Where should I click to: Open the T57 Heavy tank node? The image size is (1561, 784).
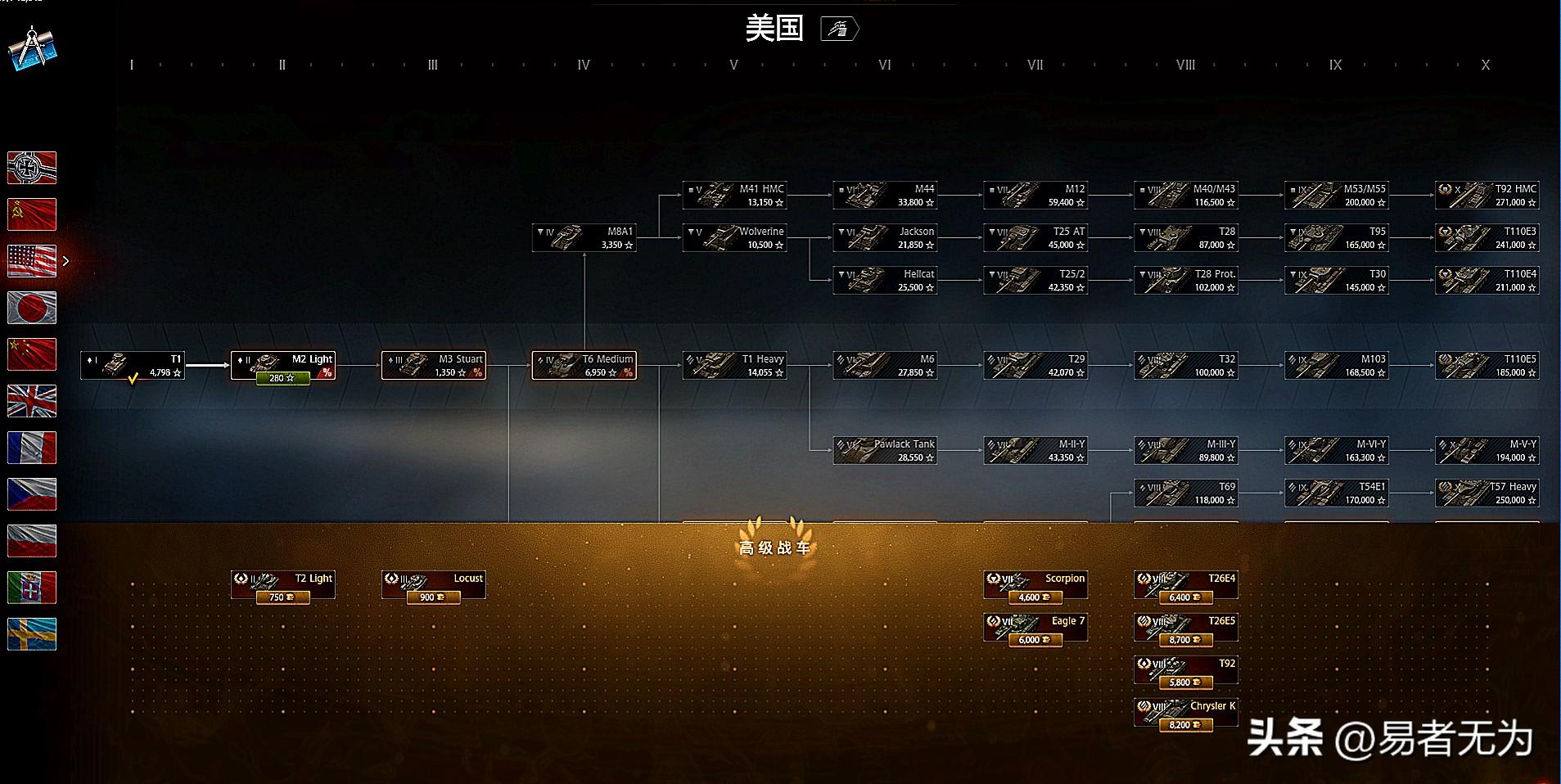click(1487, 493)
